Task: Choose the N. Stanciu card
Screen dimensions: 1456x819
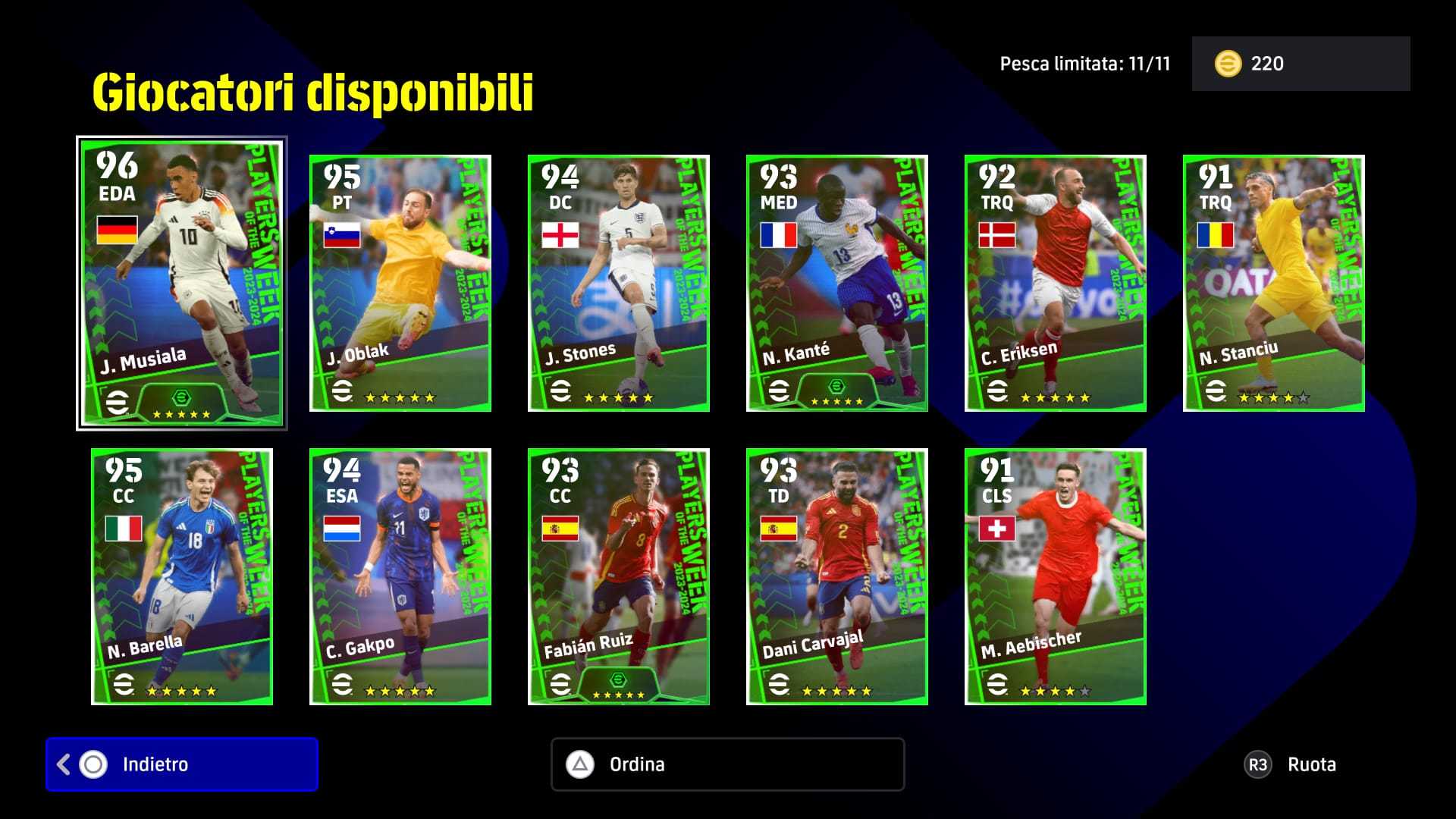Action: click(1274, 284)
